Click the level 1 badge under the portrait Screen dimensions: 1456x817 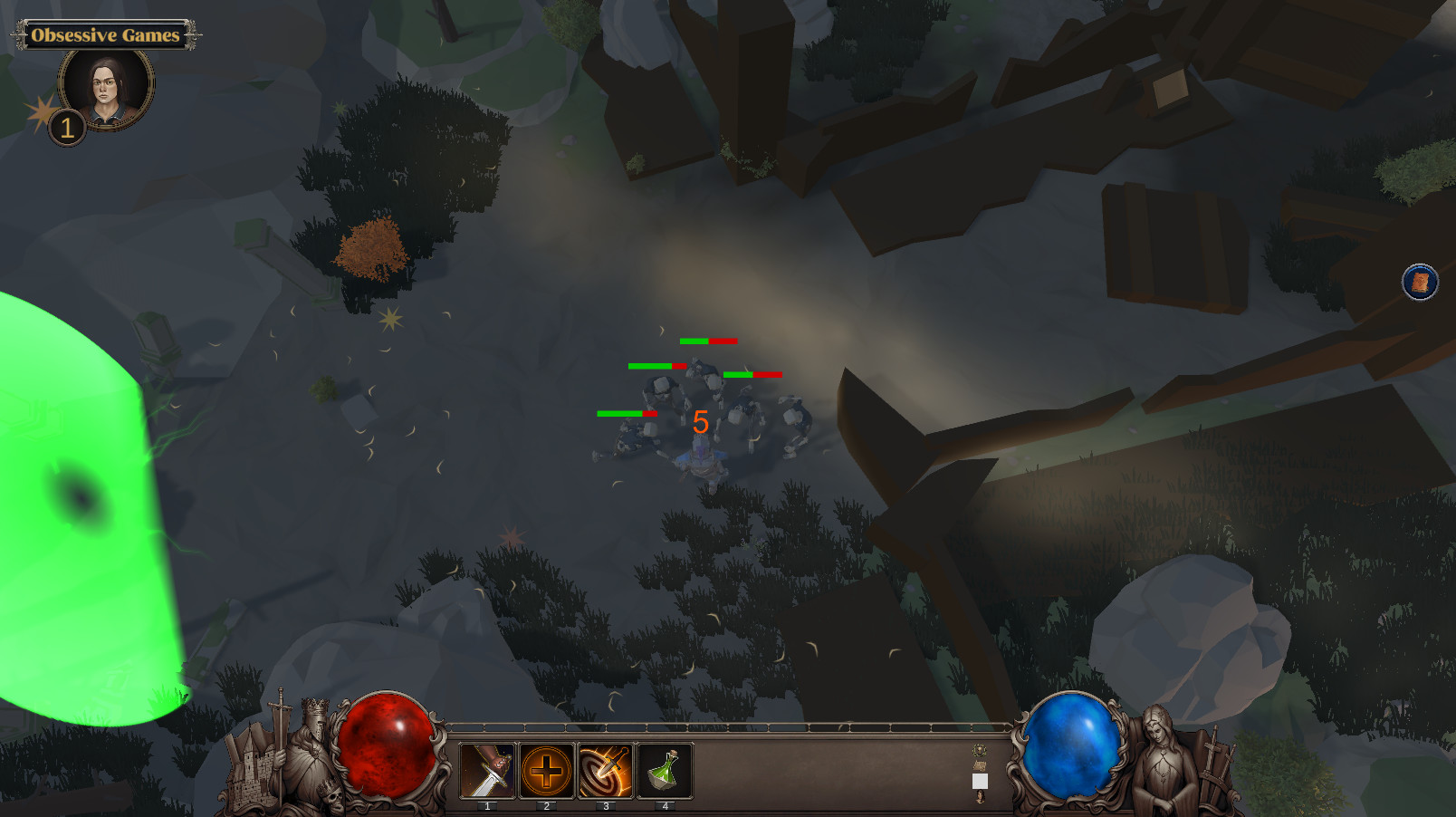coord(67,127)
